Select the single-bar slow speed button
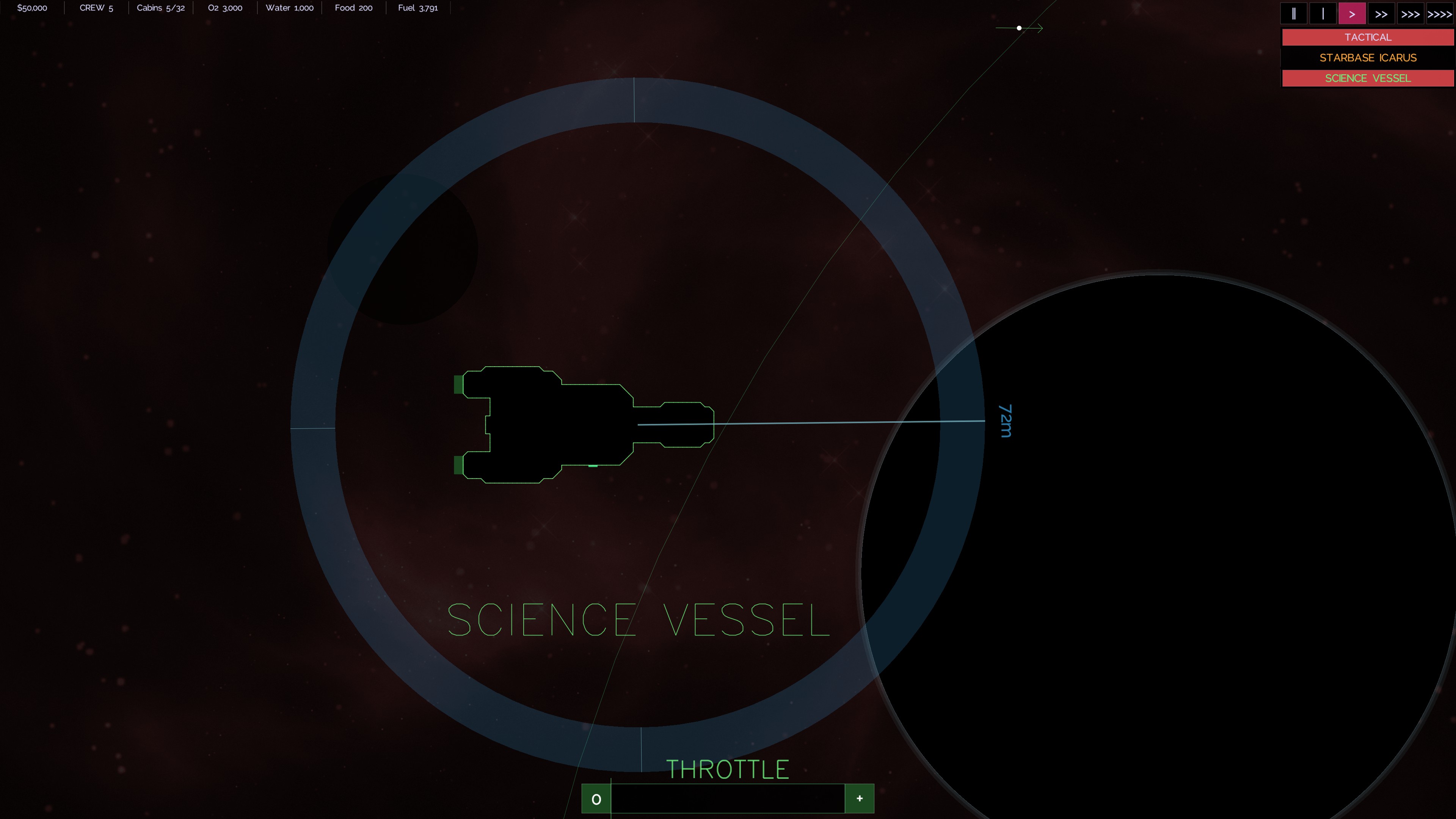This screenshot has width=1456, height=819. coord(1323,14)
